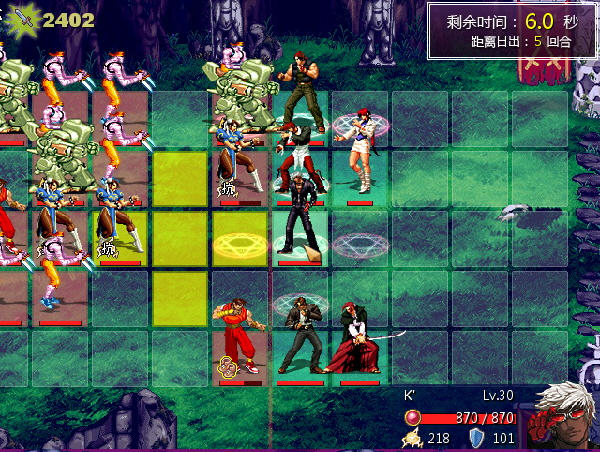The image size is (600, 452).
Task: Click K' portrait in the status panel
Action: pos(564,414)
